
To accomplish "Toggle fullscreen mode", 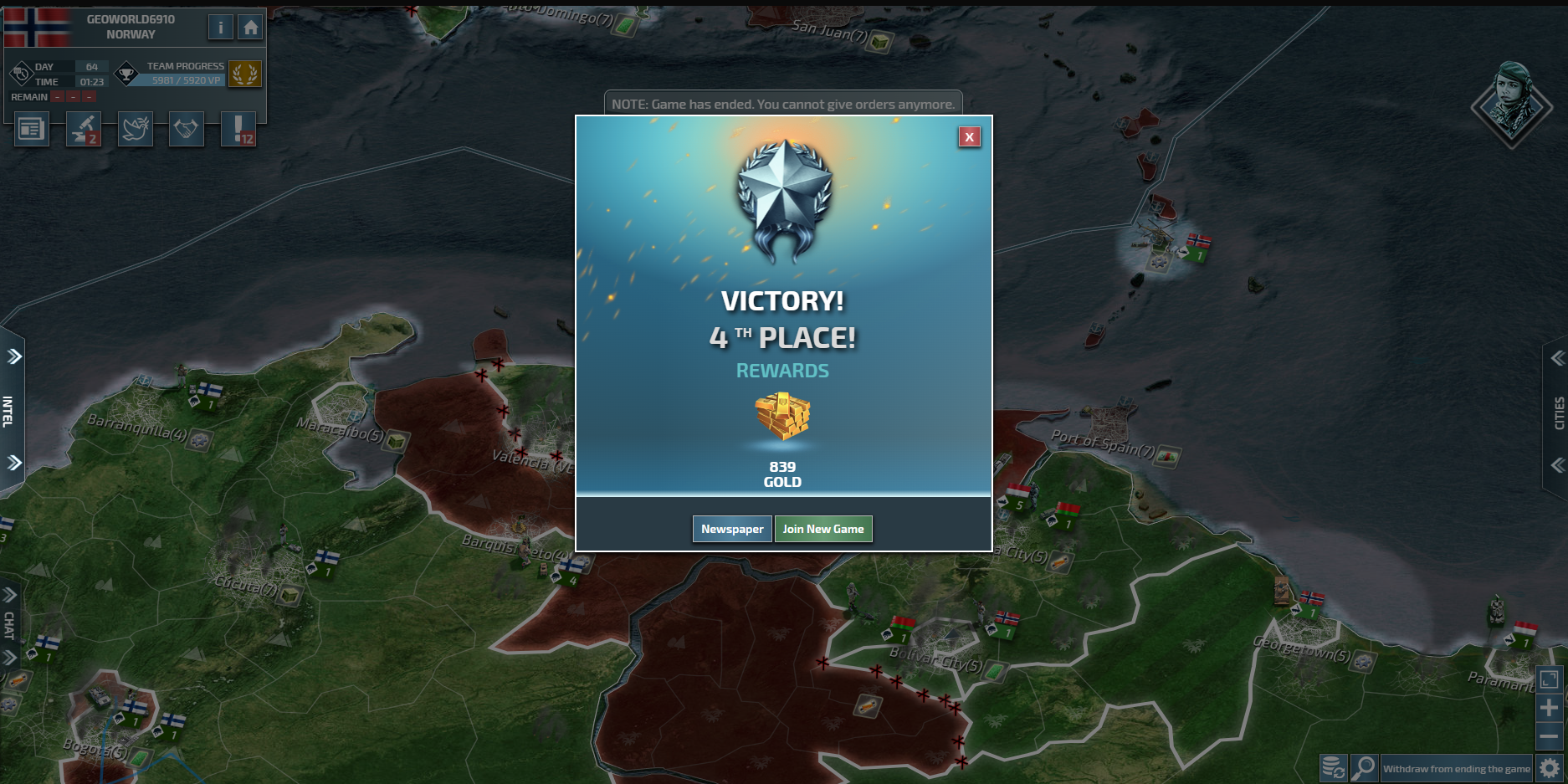I will (1549, 679).
